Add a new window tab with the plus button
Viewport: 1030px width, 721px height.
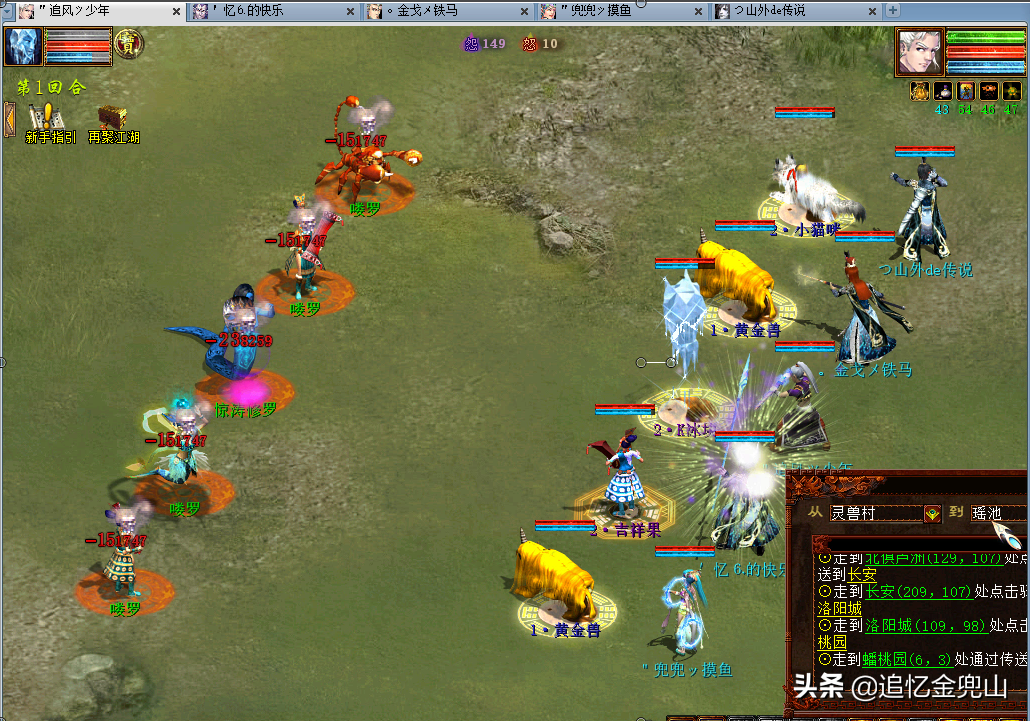pos(893,11)
